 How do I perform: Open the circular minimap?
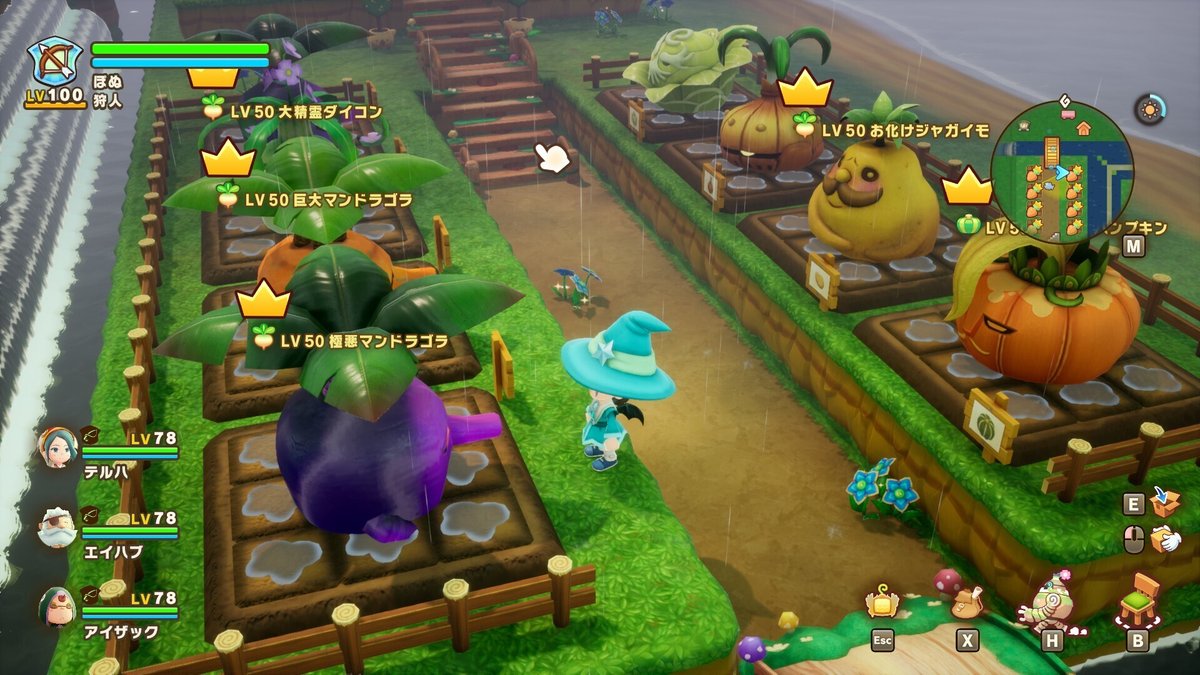1062,171
